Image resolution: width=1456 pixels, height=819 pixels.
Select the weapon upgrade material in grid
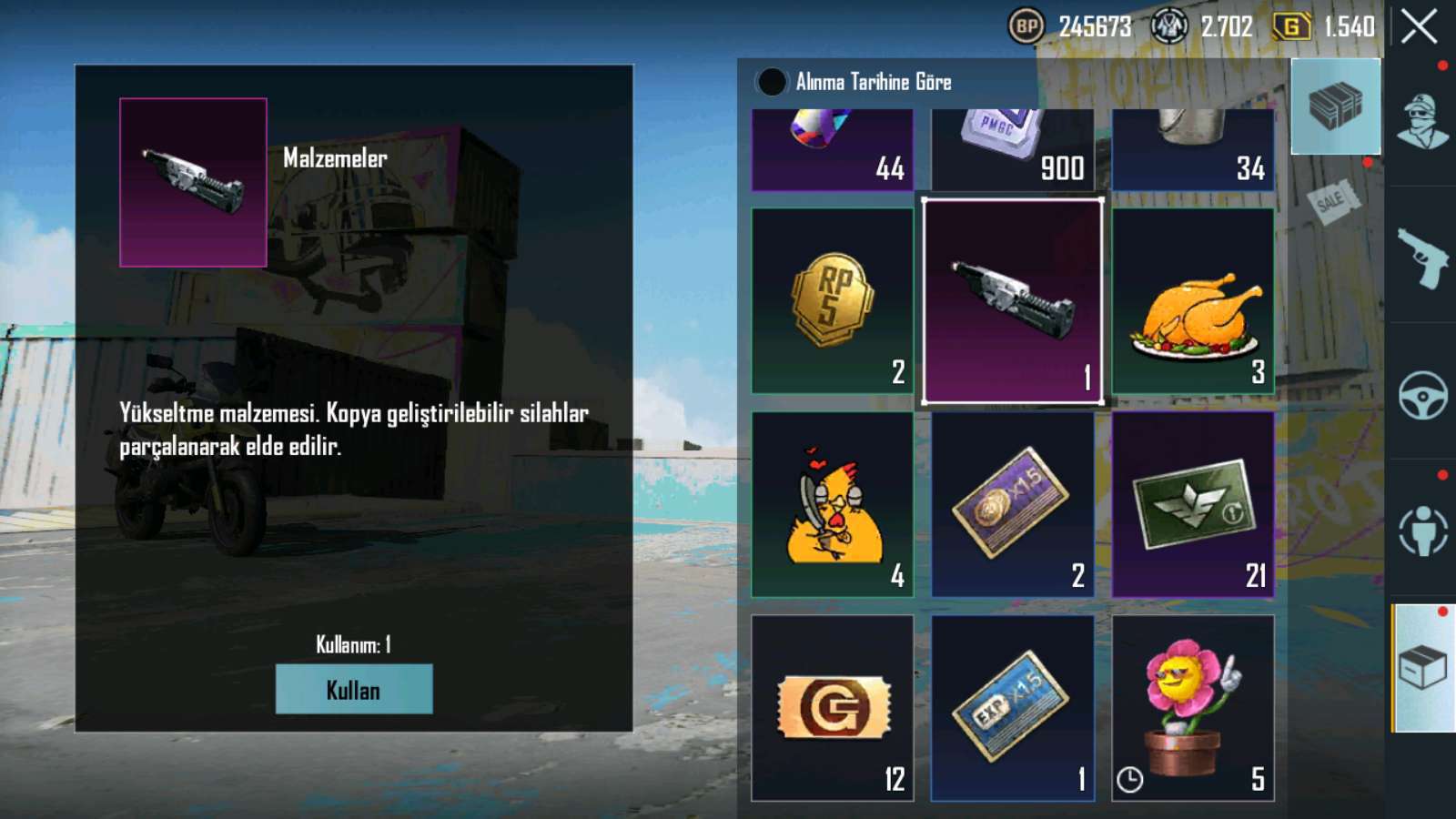pos(1012,301)
